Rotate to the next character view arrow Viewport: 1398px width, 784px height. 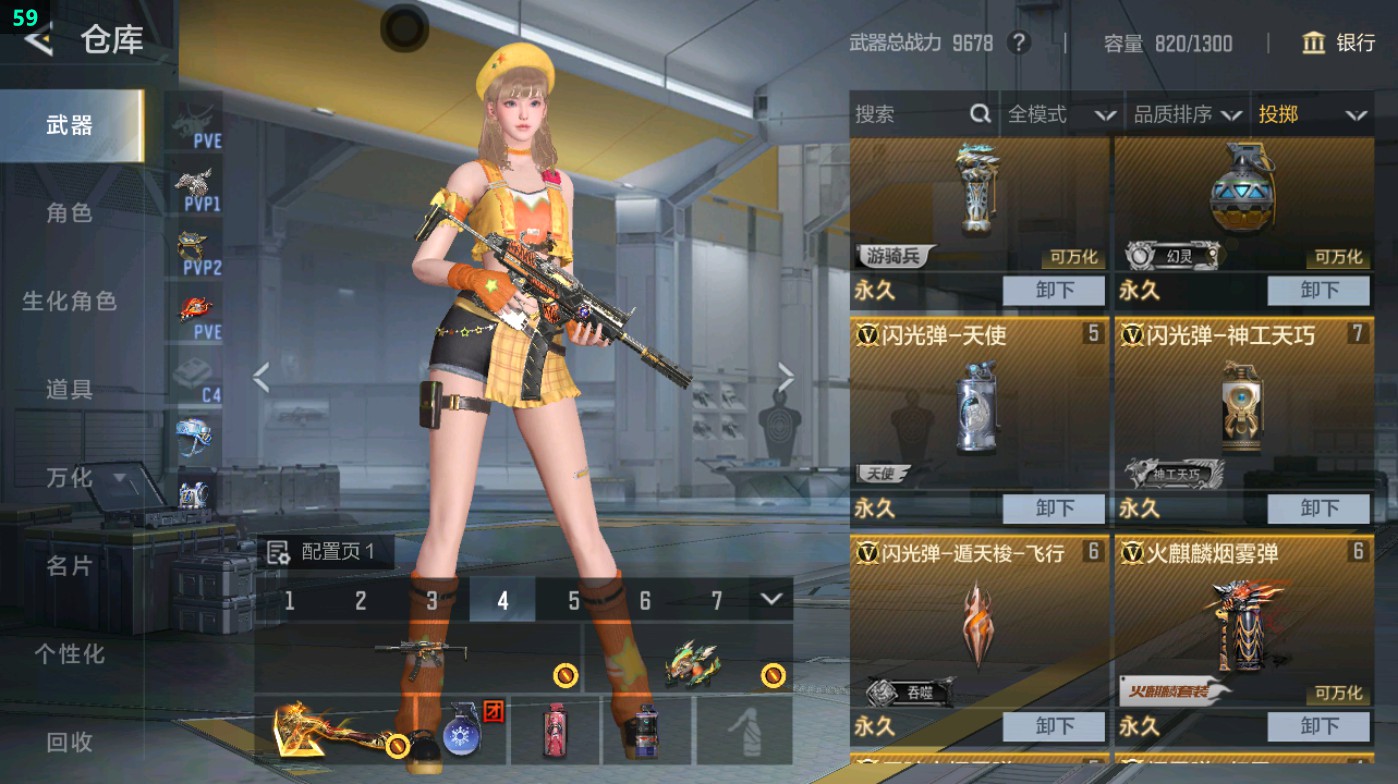point(786,378)
